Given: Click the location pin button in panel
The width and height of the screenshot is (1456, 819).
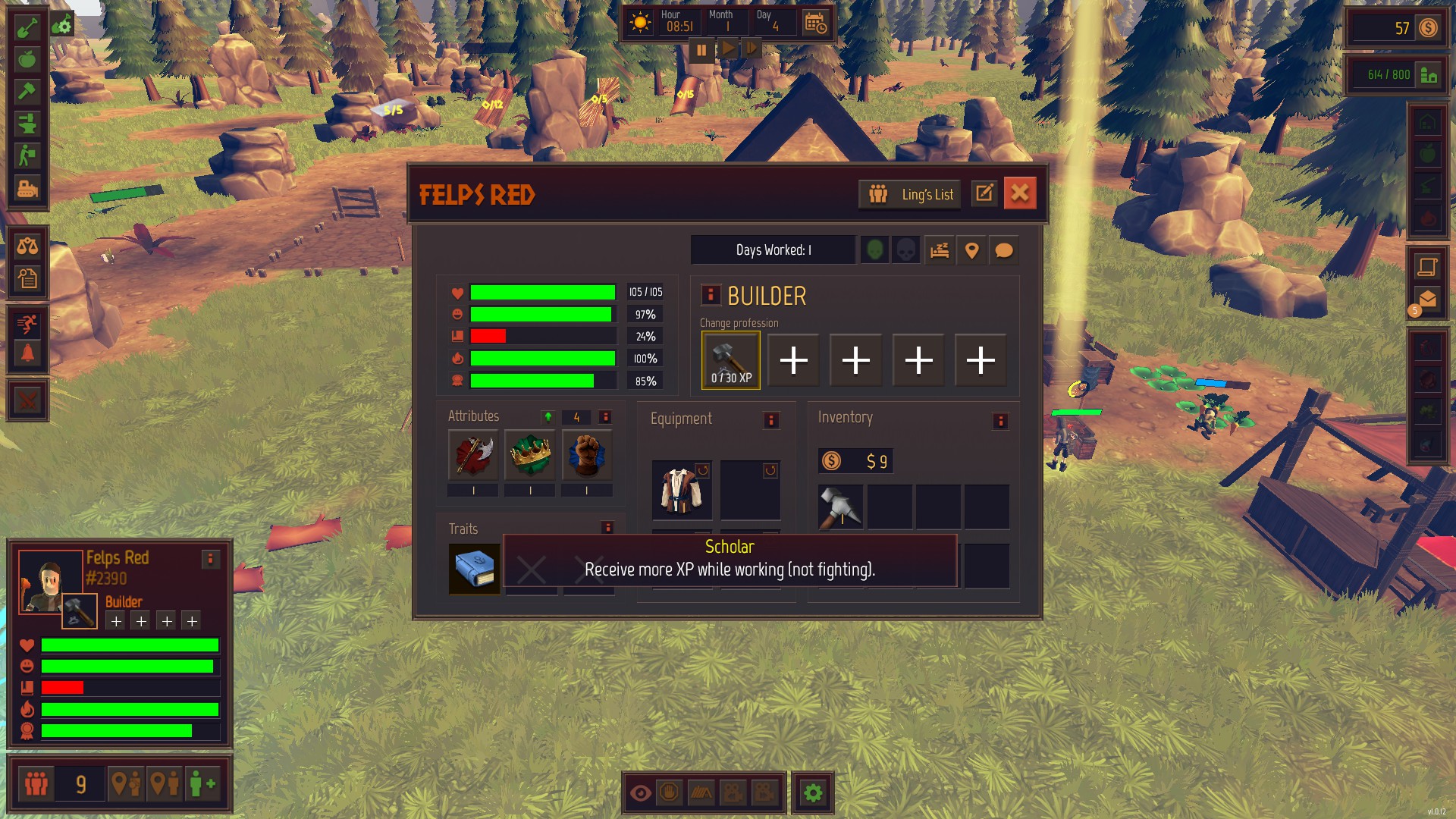Looking at the screenshot, I should (971, 250).
